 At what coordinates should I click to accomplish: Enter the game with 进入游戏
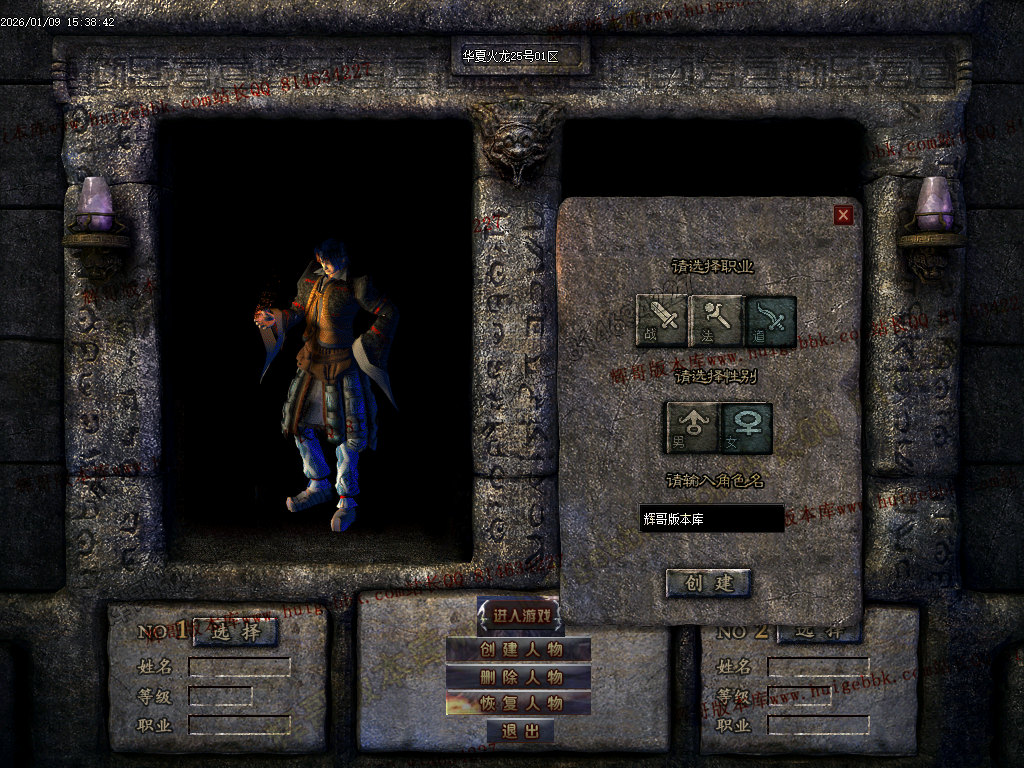coord(520,616)
